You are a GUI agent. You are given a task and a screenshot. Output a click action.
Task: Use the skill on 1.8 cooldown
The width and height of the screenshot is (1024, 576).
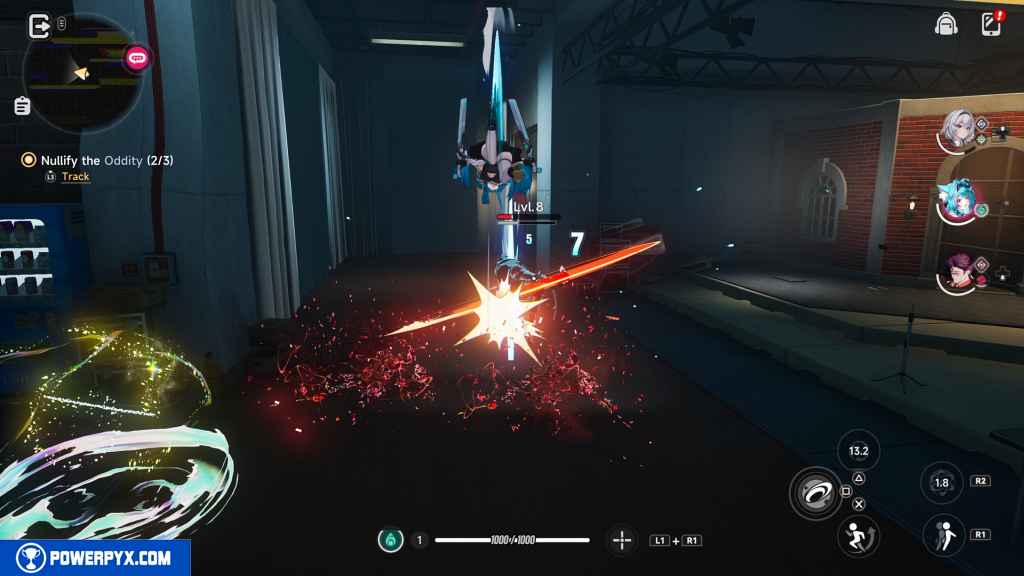[941, 482]
